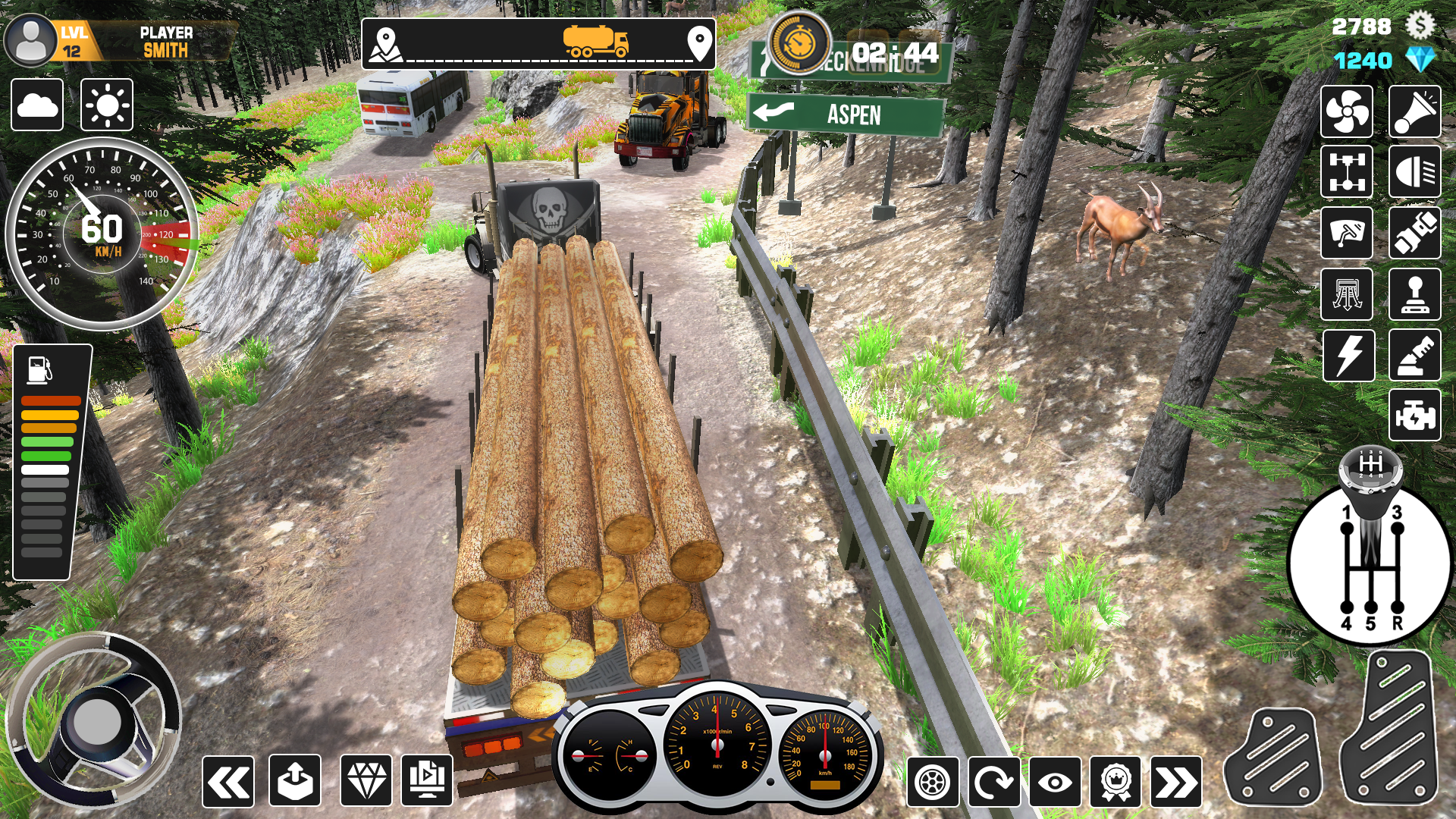
Task: Toggle the fan button
Action: [1347, 112]
